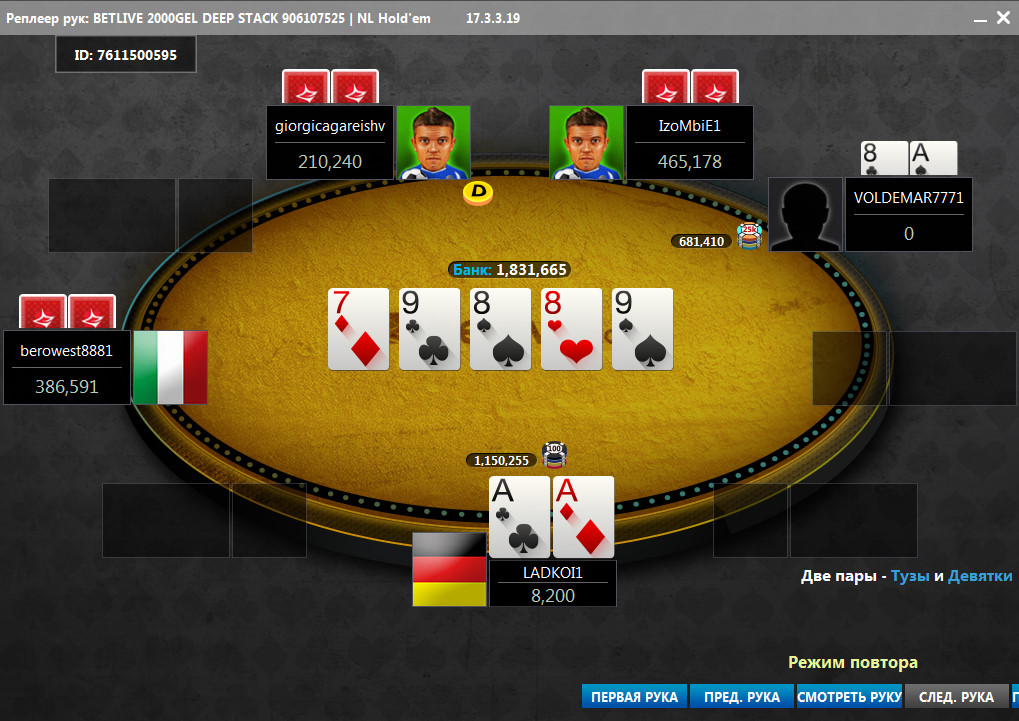Select the German flag avatar
1019x721 pixels.
click(x=449, y=569)
